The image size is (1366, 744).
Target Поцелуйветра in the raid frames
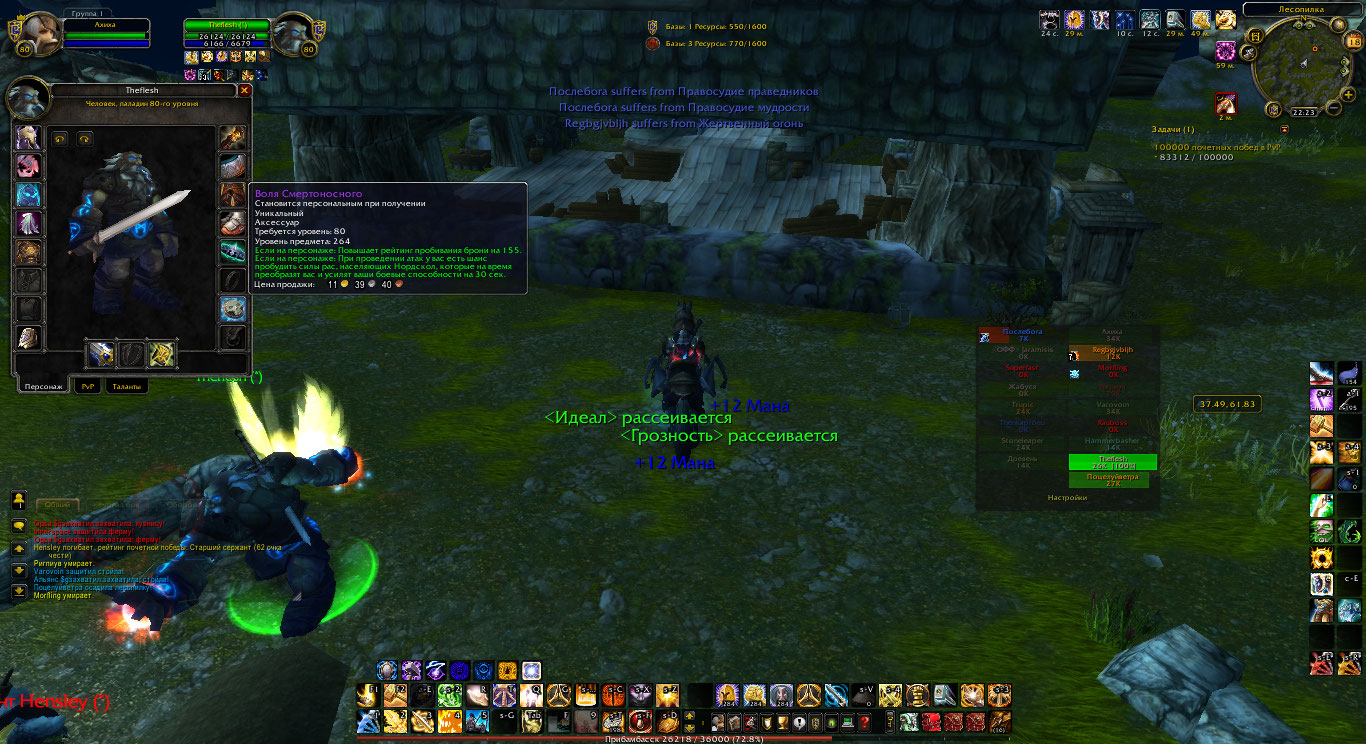[1107, 480]
